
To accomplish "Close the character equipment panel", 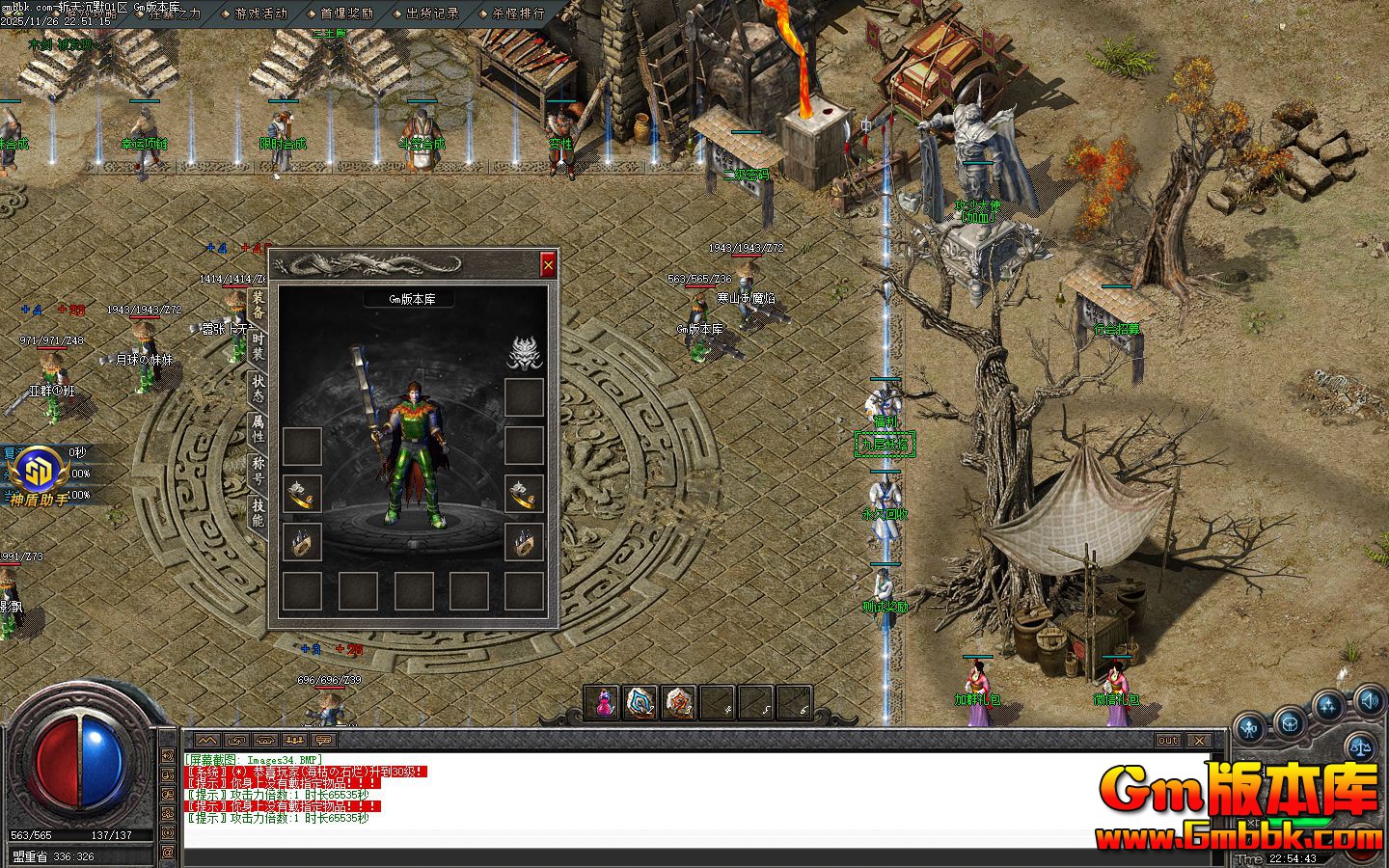I will pyautogui.click(x=548, y=264).
